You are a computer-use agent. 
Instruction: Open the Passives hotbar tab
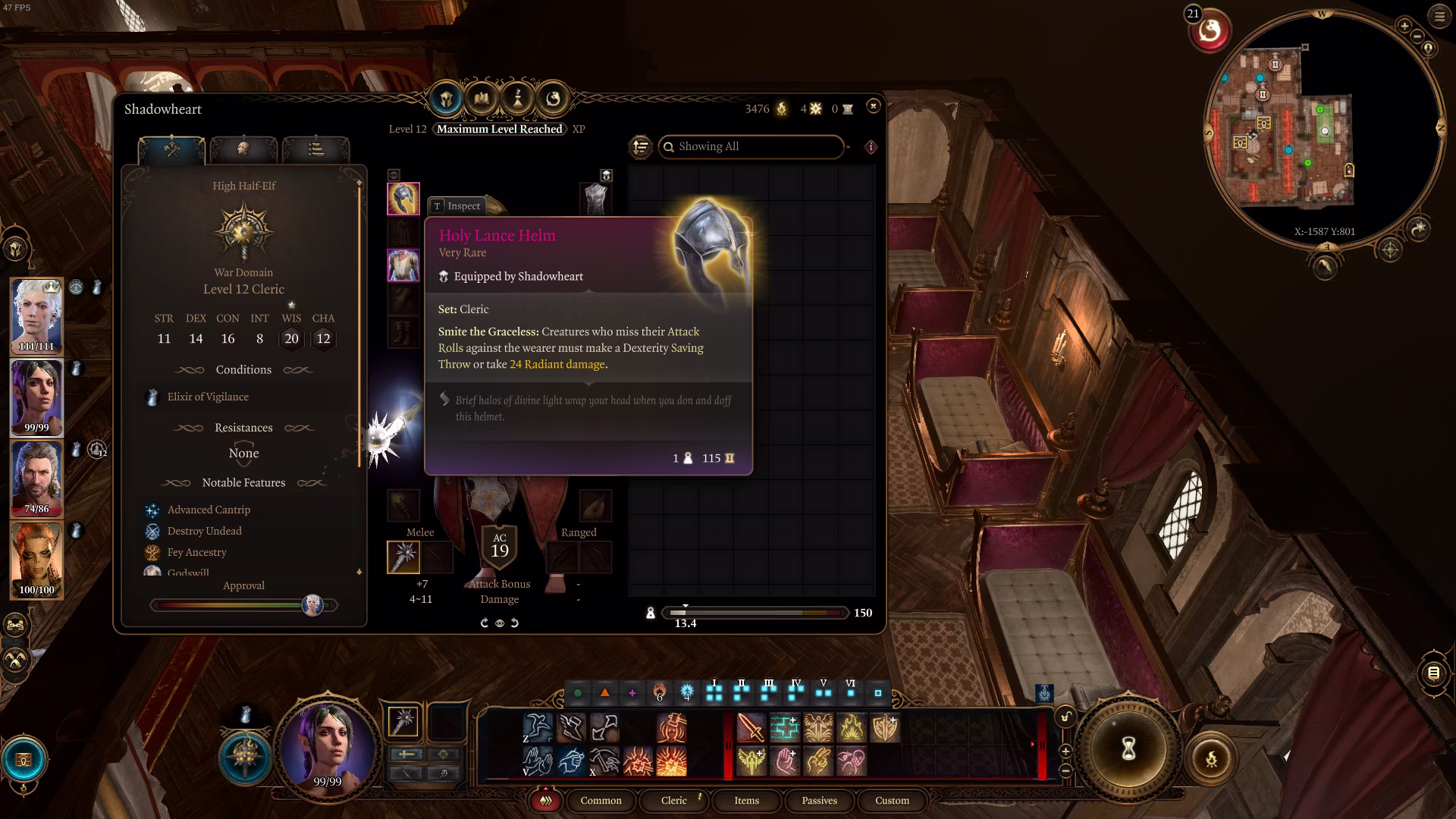point(819,801)
